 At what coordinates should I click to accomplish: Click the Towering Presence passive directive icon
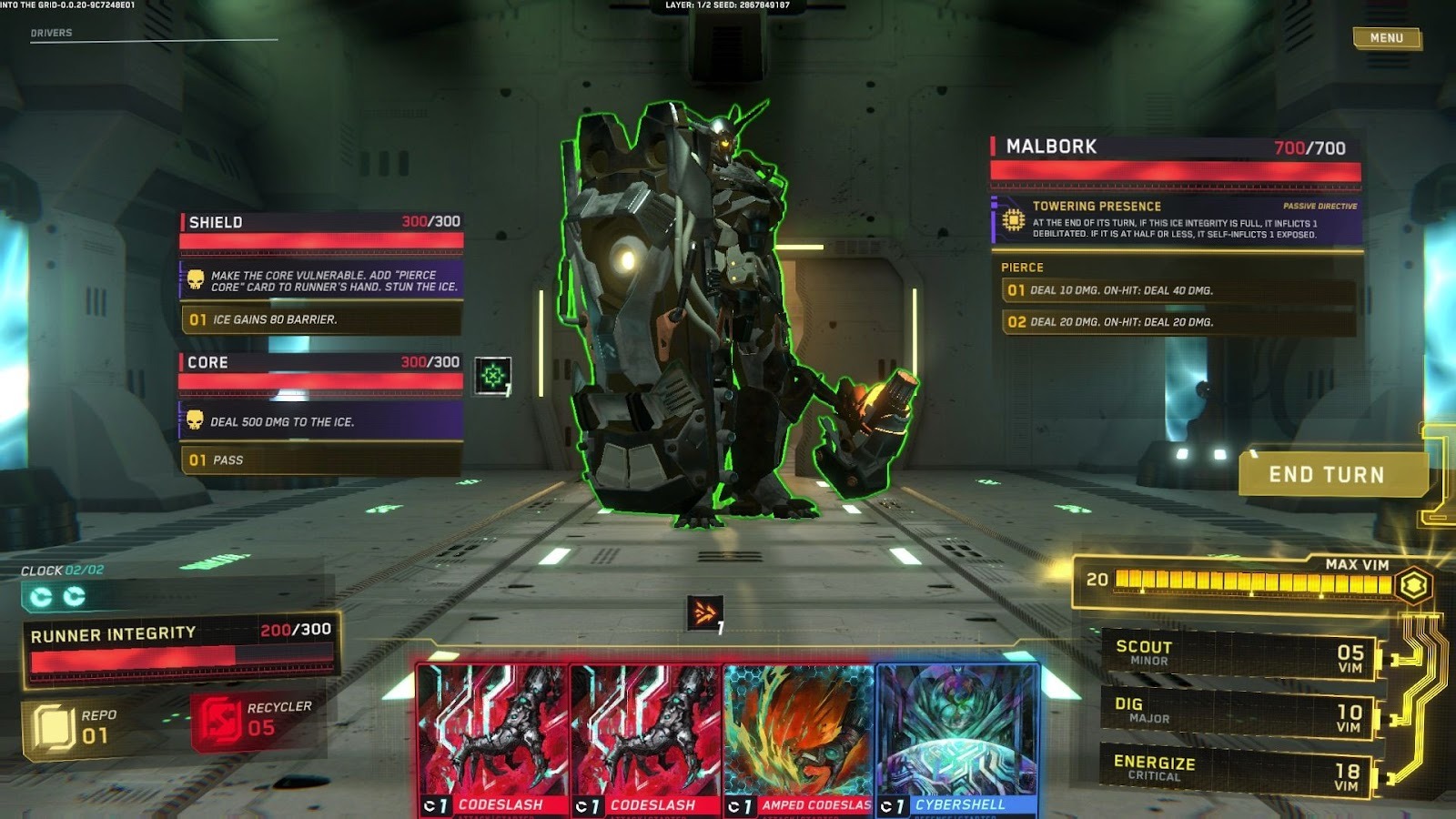pyautogui.click(x=1013, y=218)
